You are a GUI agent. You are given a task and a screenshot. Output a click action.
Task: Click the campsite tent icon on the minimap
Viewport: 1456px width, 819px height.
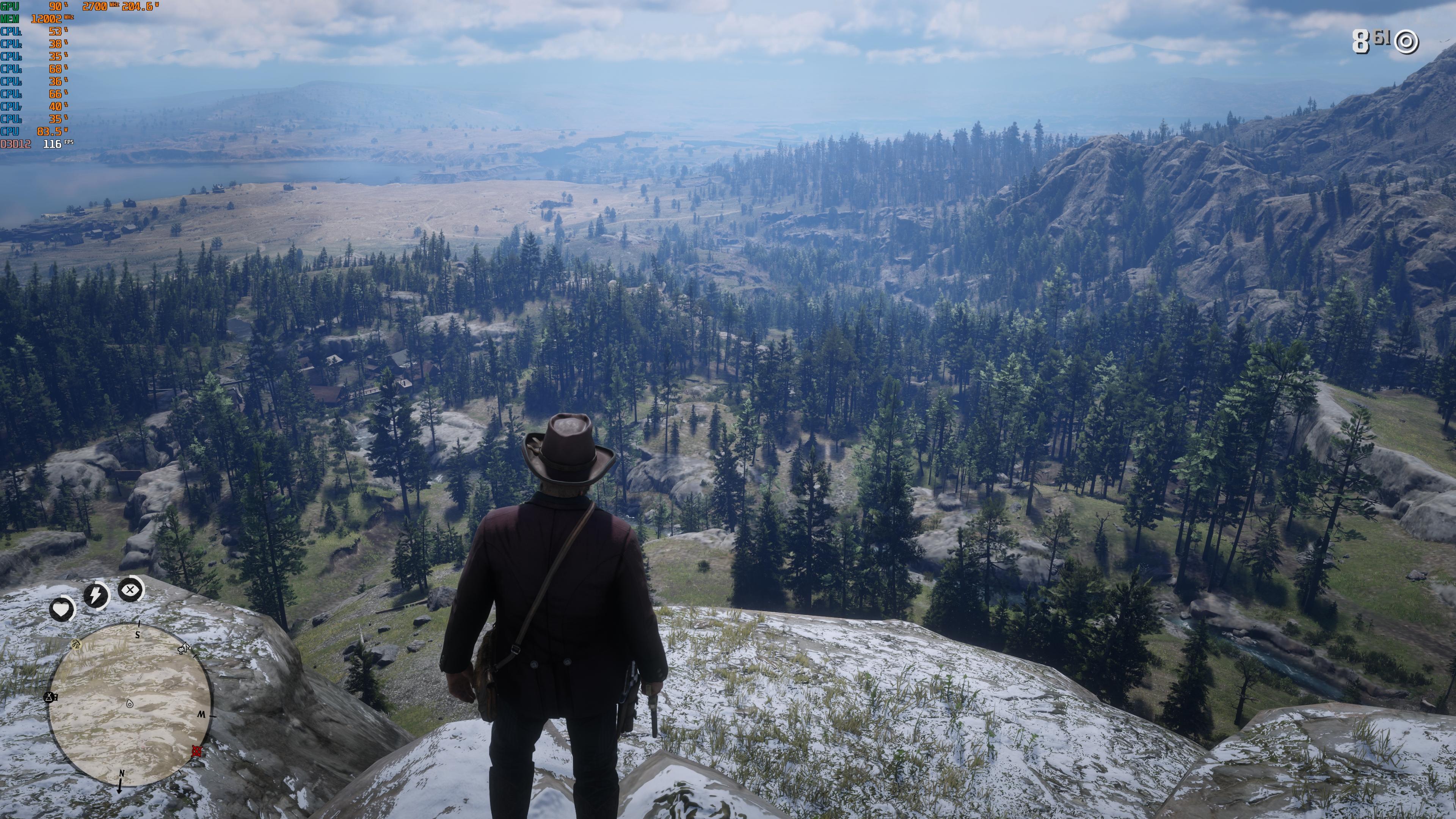49,697
